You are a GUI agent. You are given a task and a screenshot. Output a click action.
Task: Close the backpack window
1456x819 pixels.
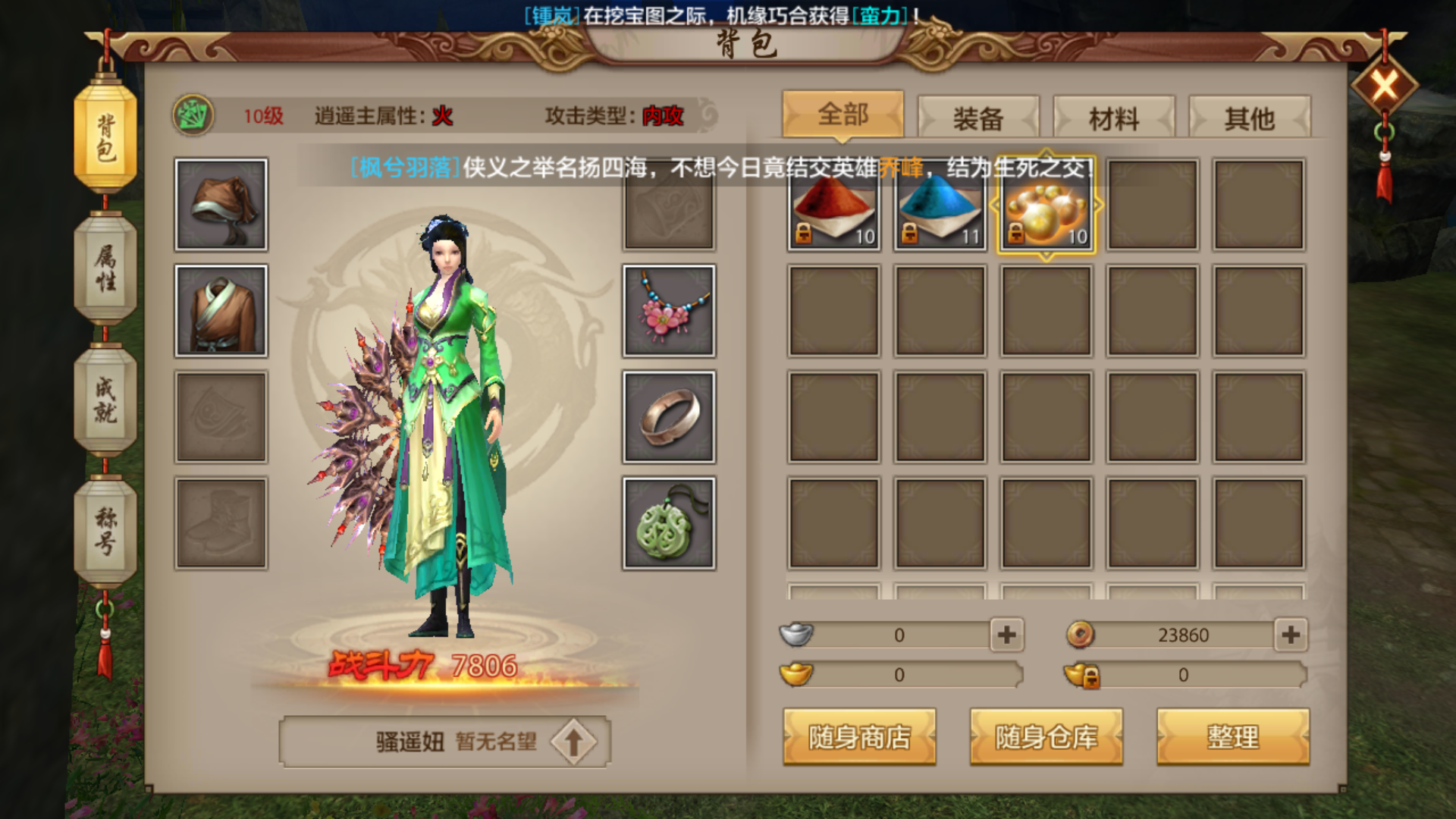[1384, 86]
